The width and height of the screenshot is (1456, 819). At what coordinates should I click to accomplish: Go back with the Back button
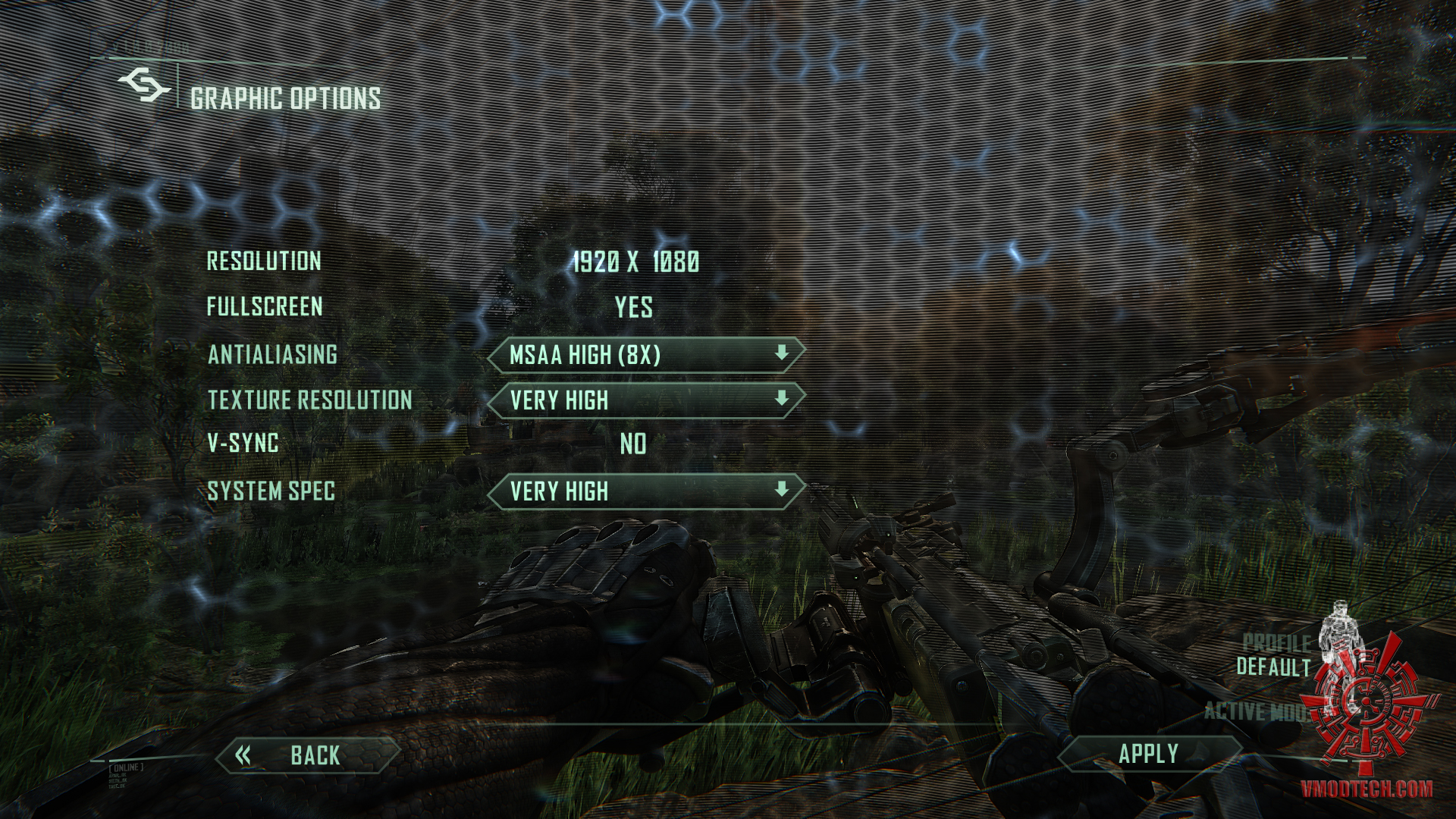[307, 755]
